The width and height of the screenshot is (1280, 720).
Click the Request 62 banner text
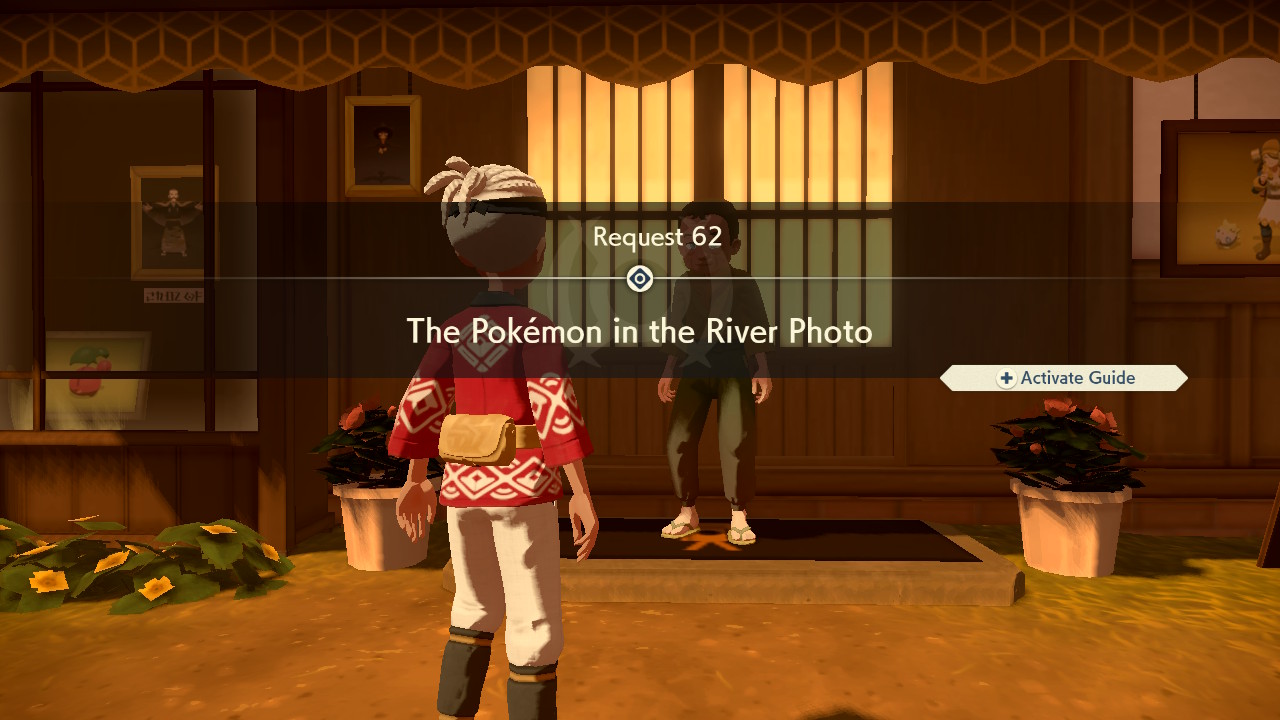[x=660, y=237]
